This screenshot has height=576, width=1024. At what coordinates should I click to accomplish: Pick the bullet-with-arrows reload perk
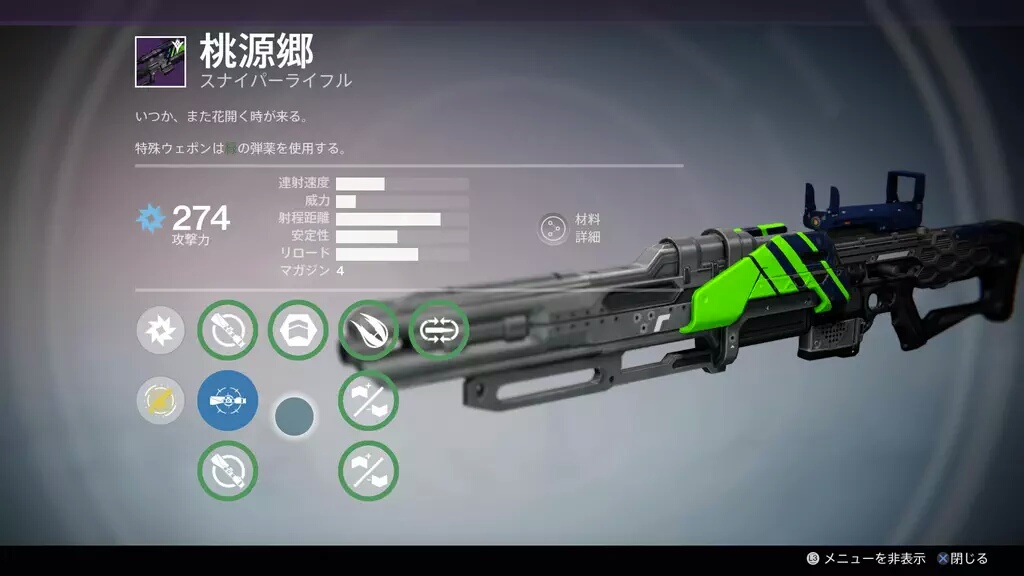pyautogui.click(x=438, y=331)
